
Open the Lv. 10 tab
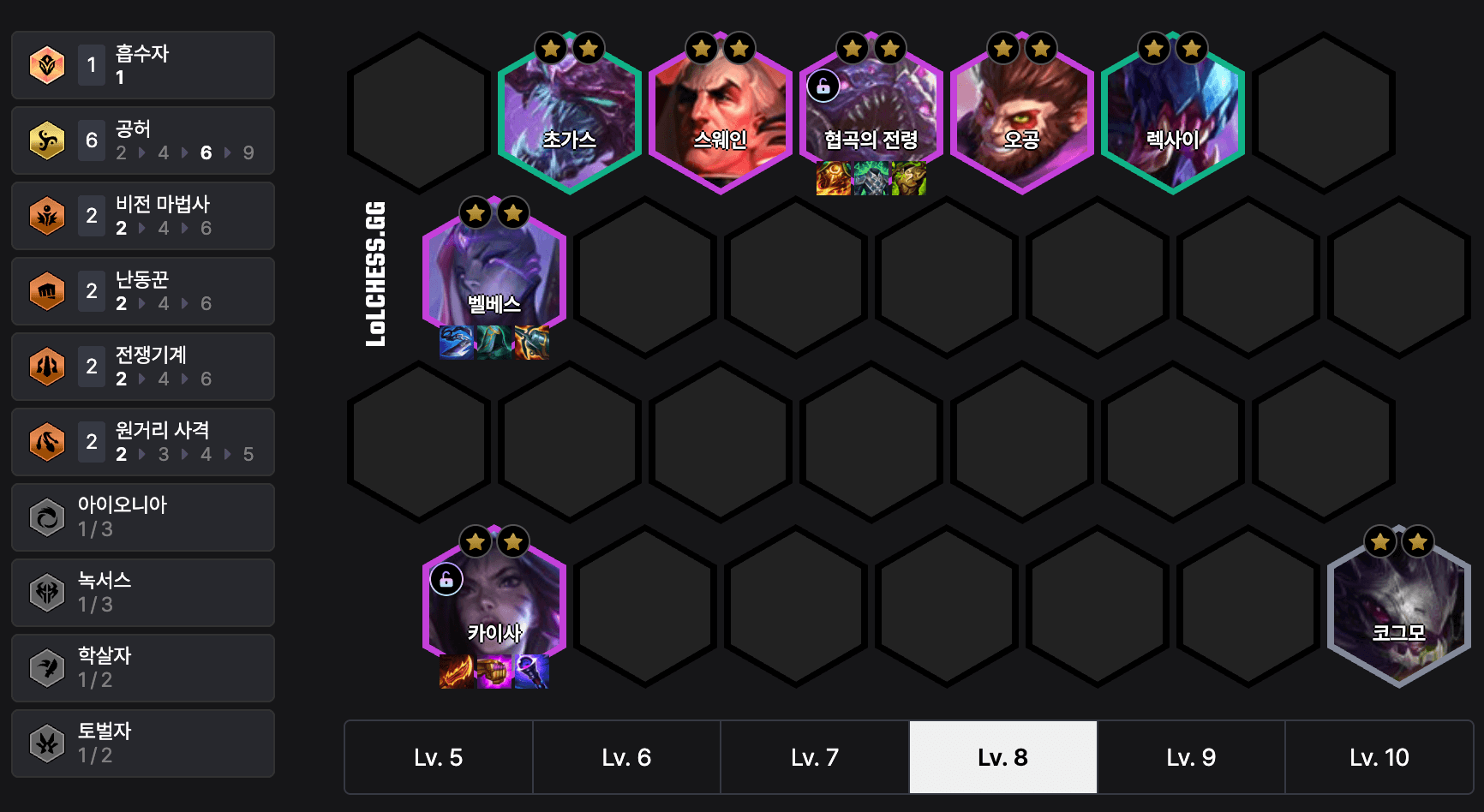1379,757
